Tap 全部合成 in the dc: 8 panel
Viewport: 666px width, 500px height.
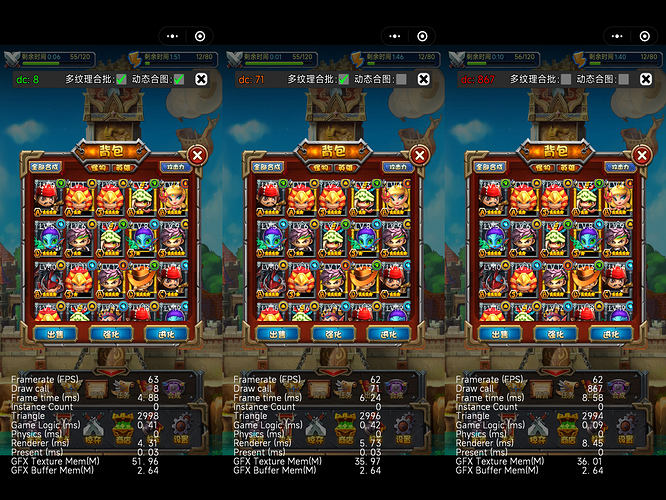[45, 167]
